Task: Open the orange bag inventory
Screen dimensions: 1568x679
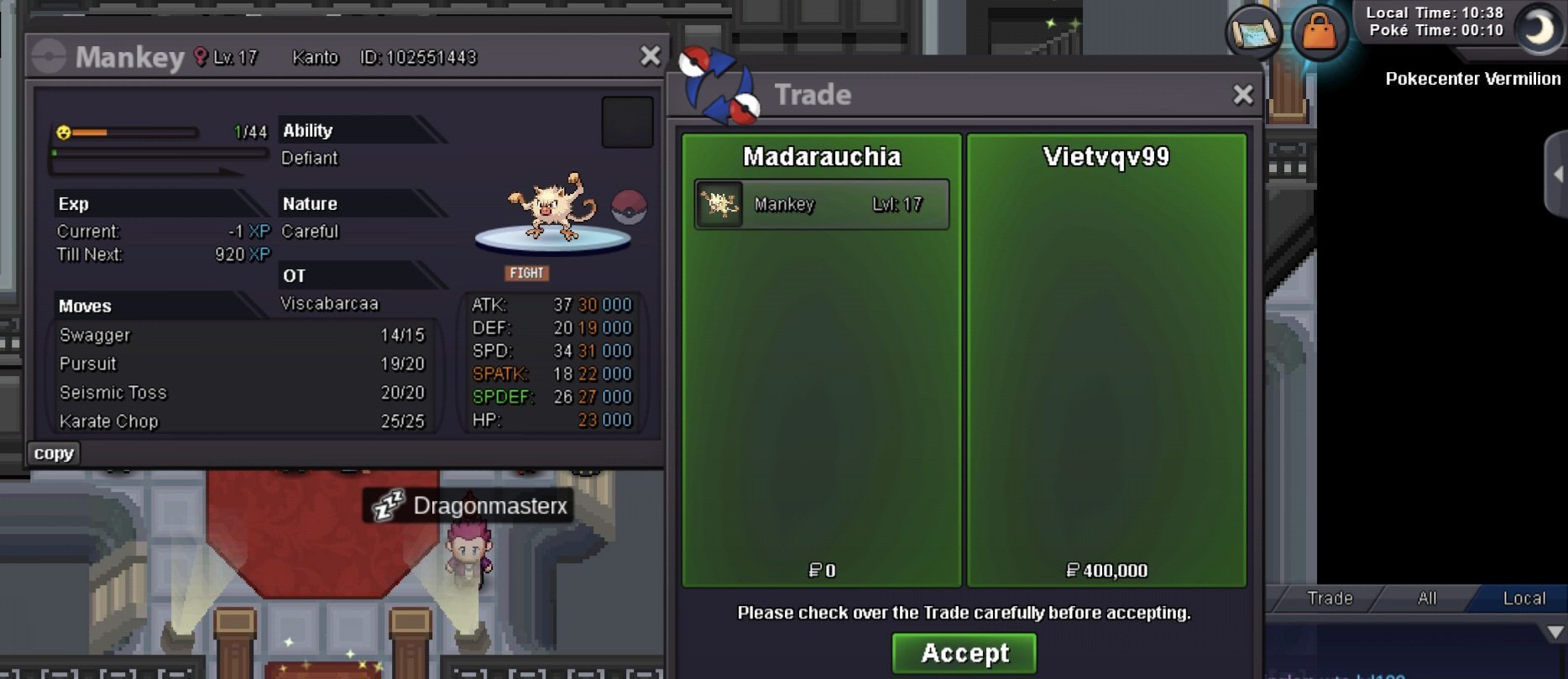Action: (1319, 33)
